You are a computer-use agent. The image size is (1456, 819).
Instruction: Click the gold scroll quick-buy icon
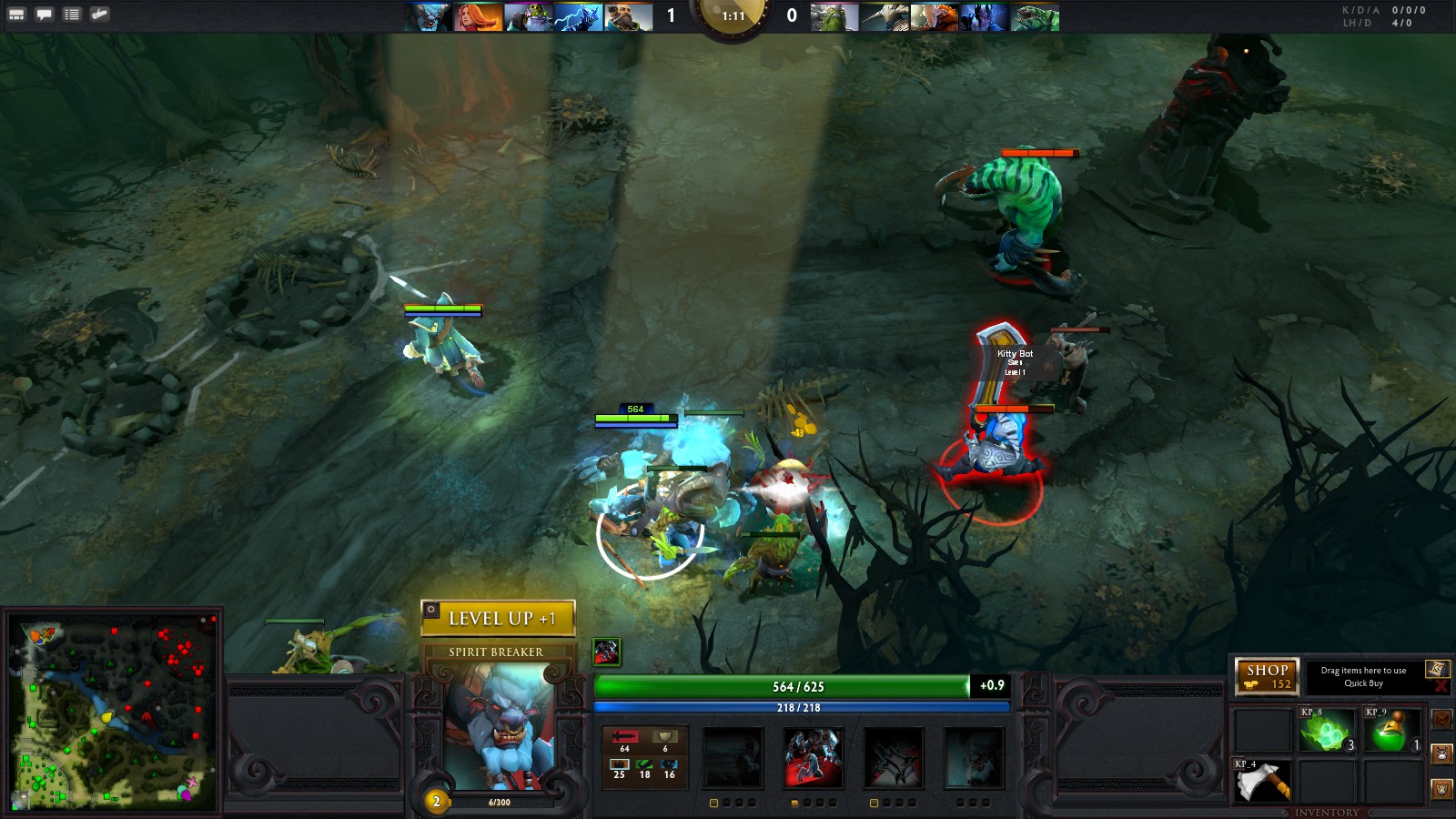point(1437,669)
